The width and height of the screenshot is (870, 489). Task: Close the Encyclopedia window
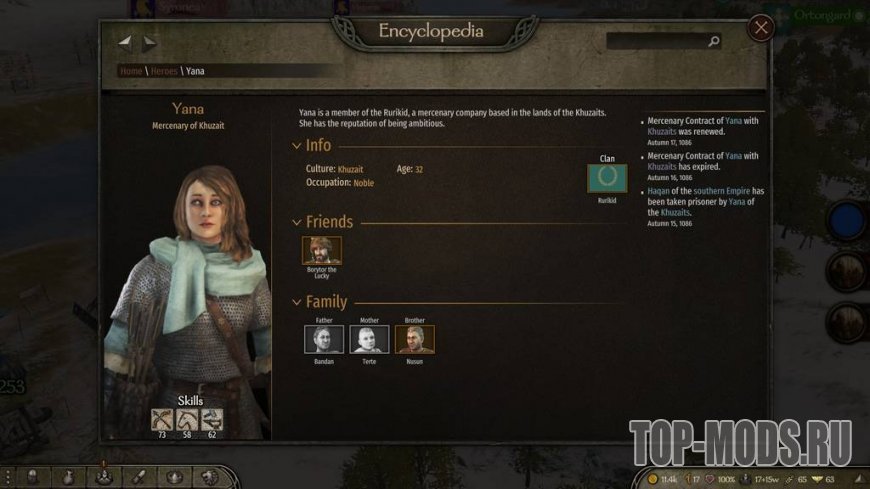(x=761, y=28)
